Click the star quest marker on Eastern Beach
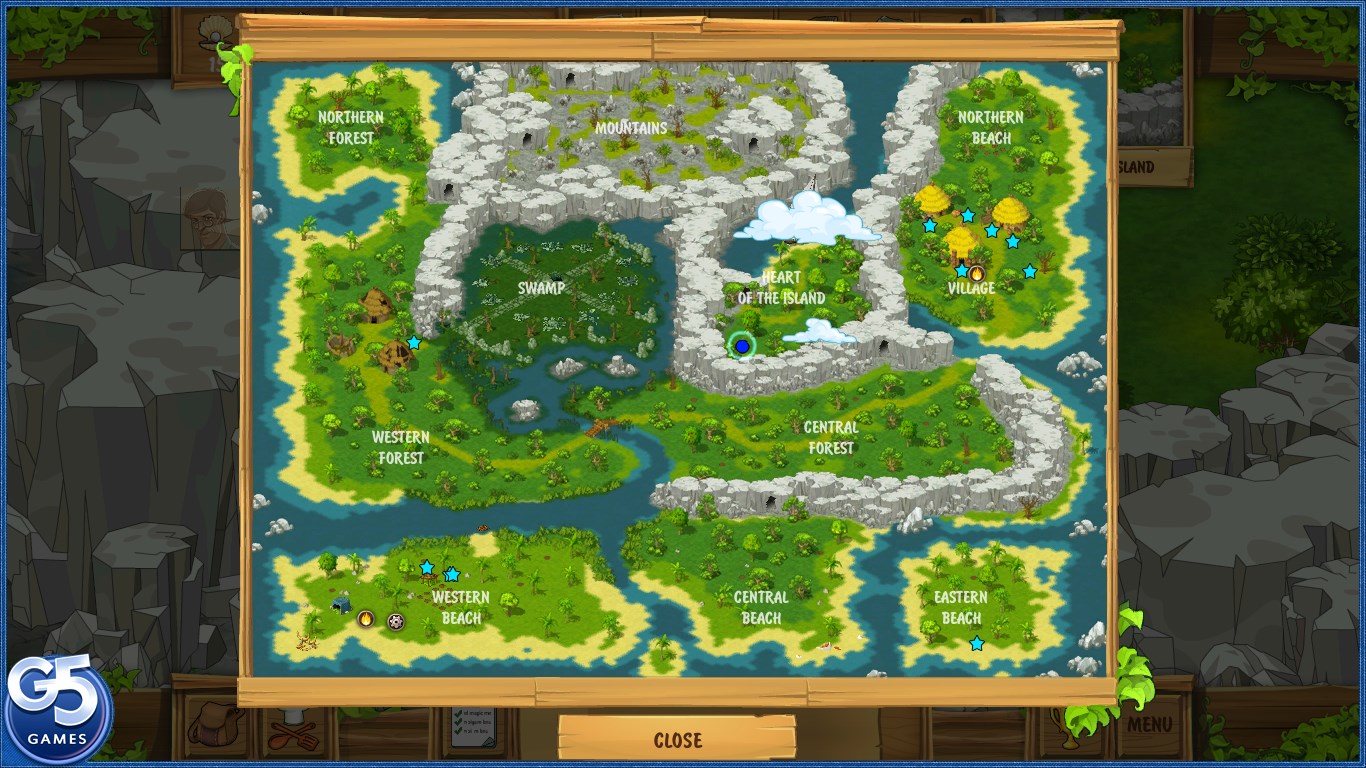The width and height of the screenshot is (1366, 768). coord(976,643)
